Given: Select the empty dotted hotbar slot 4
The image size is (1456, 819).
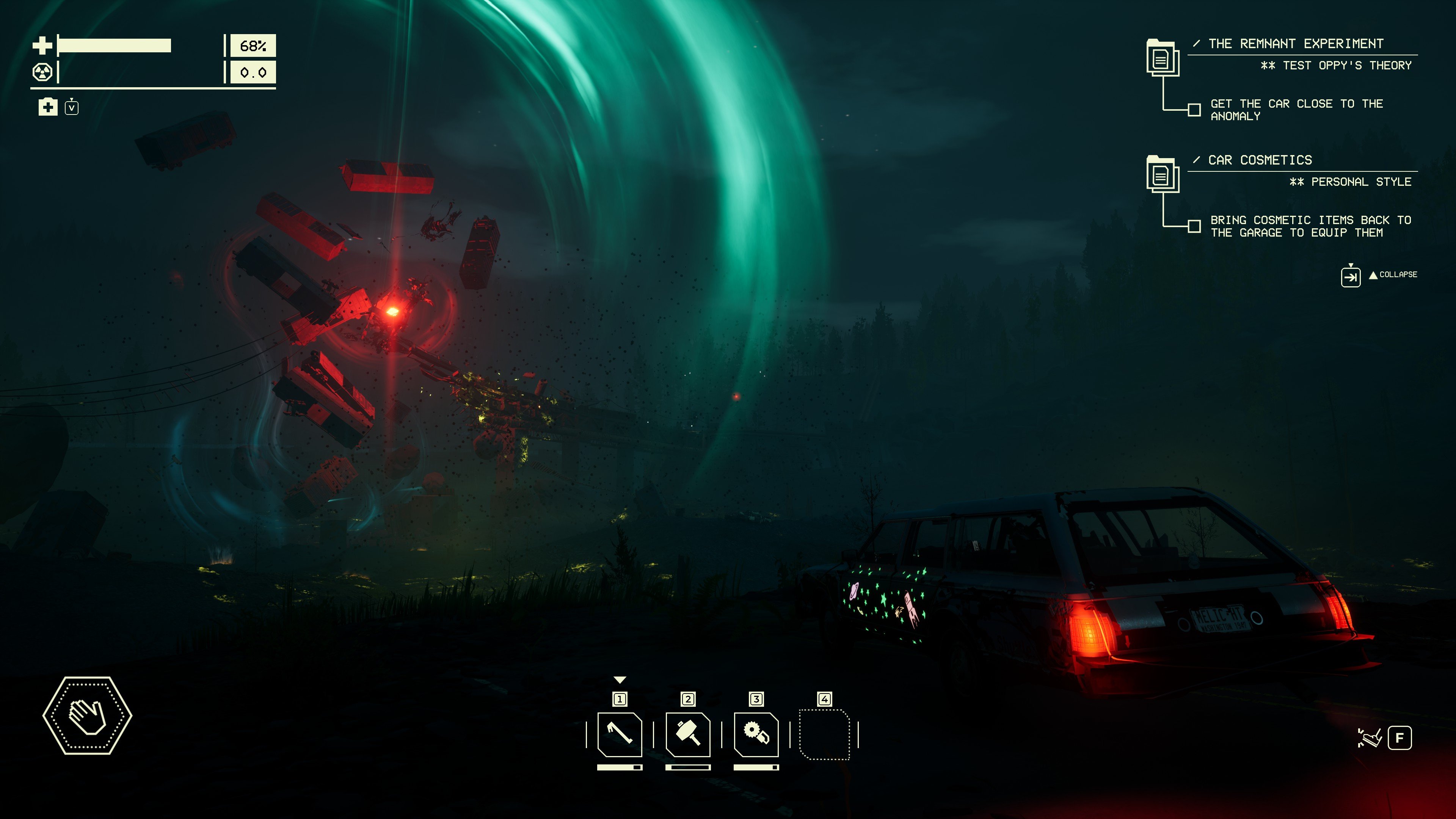Looking at the screenshot, I should (824, 734).
